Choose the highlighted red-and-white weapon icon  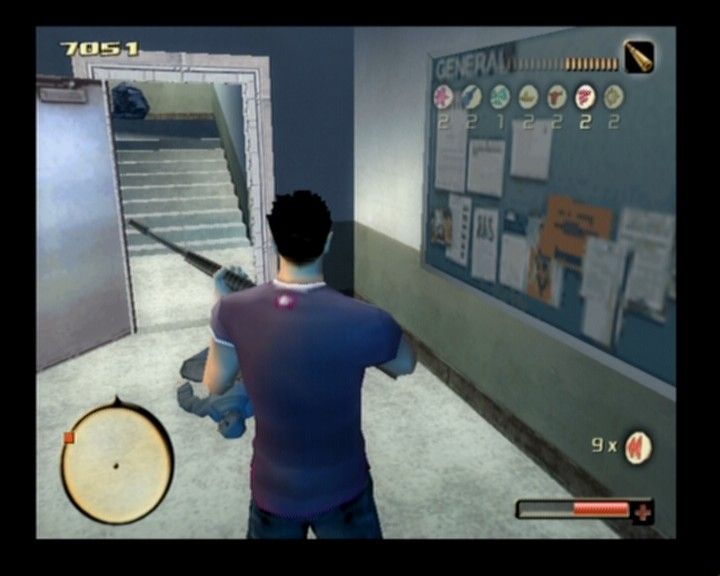tap(585, 97)
